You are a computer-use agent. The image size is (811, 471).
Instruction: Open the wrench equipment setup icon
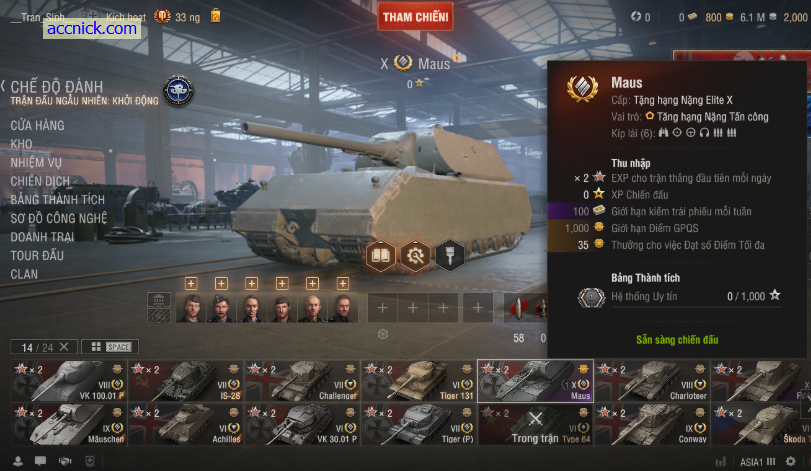(x=414, y=256)
